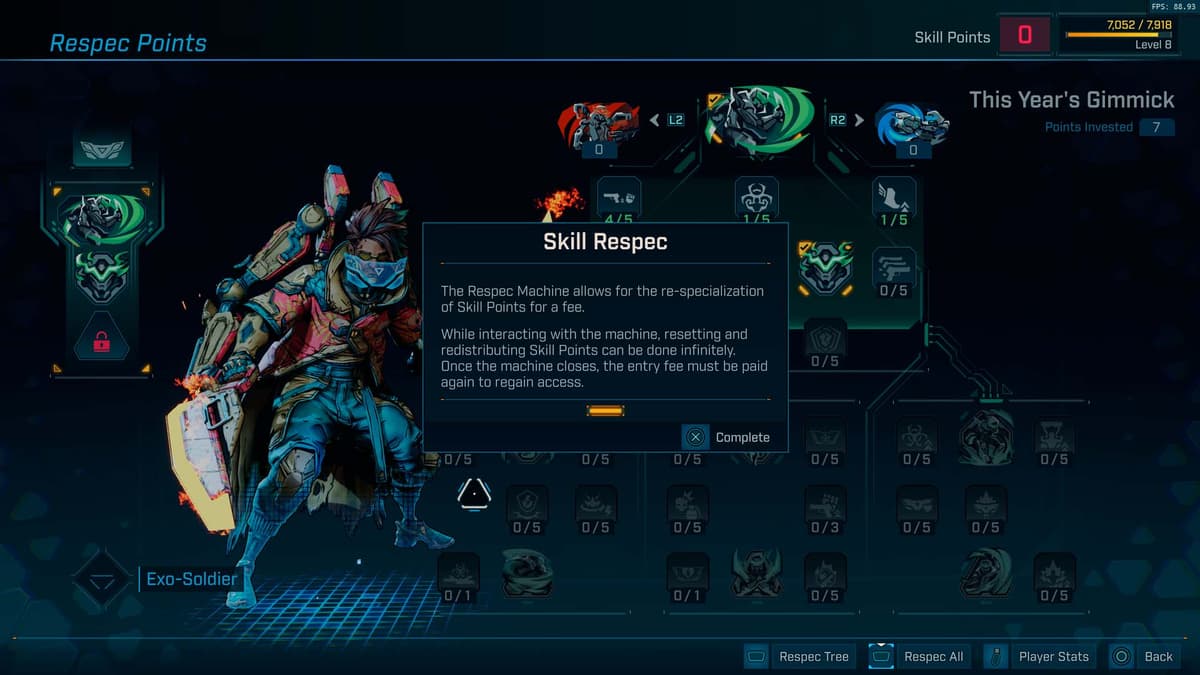Confirm the Skill Respec dialog with Complete

click(727, 437)
